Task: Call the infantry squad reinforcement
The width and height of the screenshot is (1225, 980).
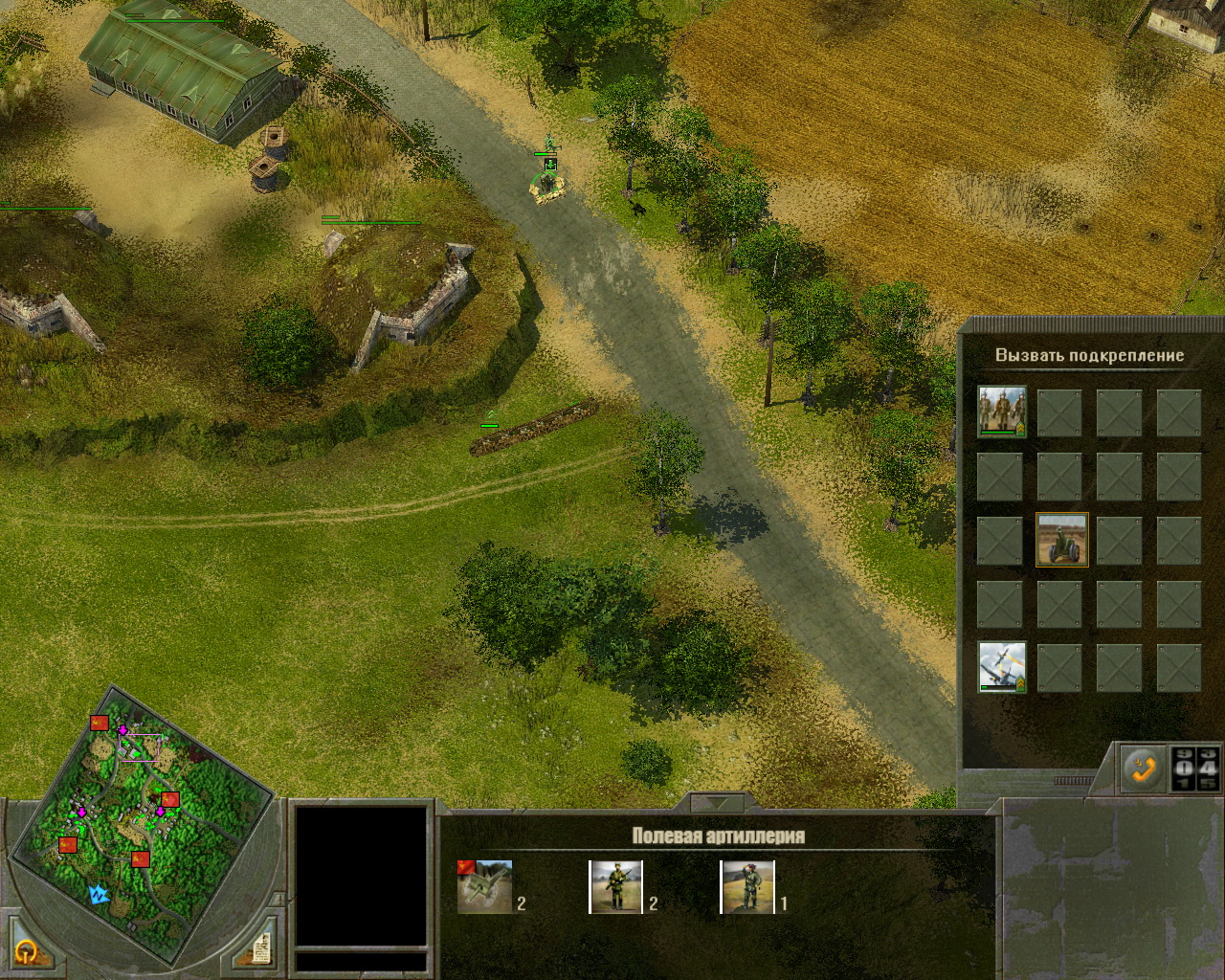Action: point(1001,412)
